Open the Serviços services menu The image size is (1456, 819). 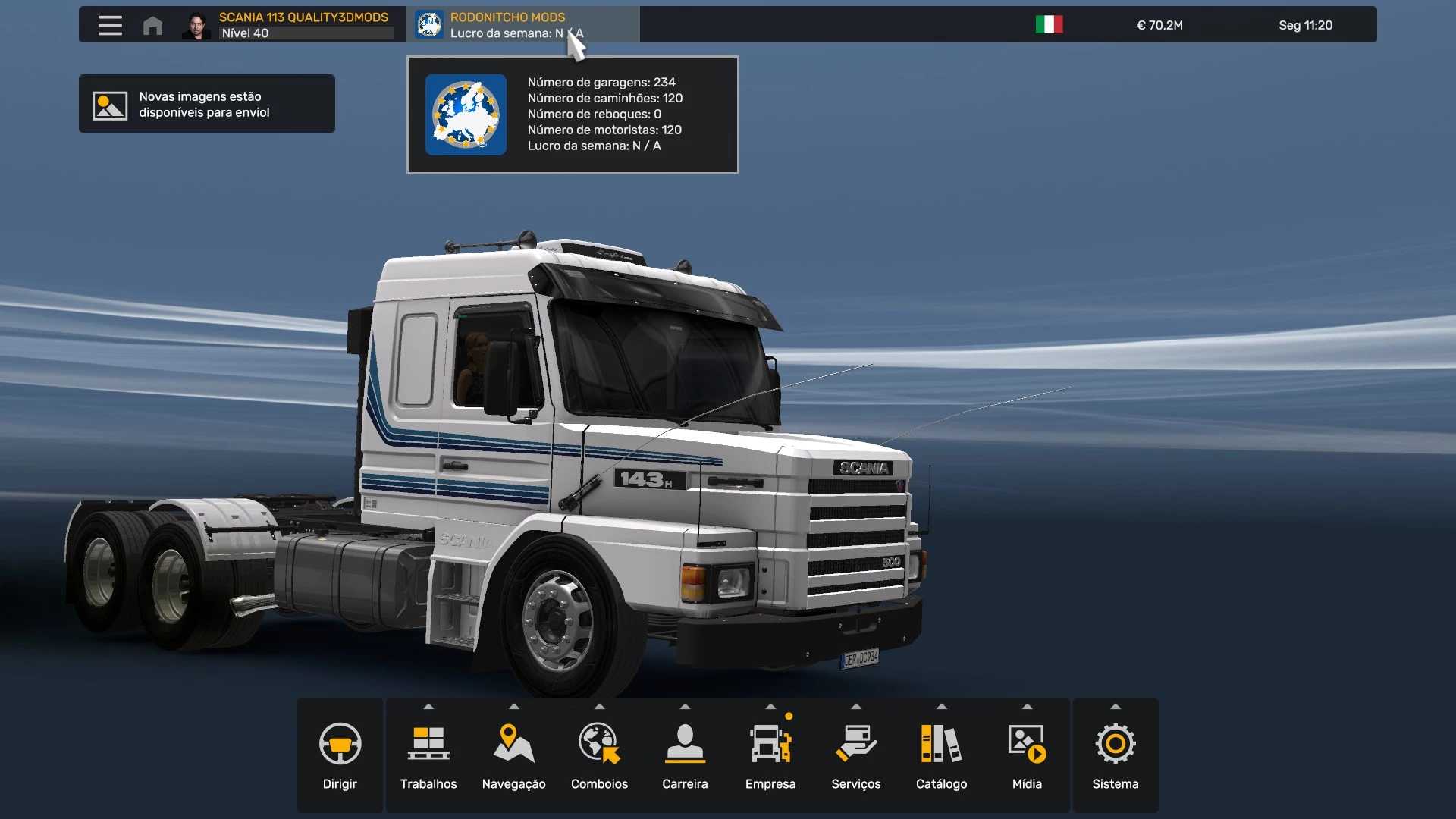(856, 755)
